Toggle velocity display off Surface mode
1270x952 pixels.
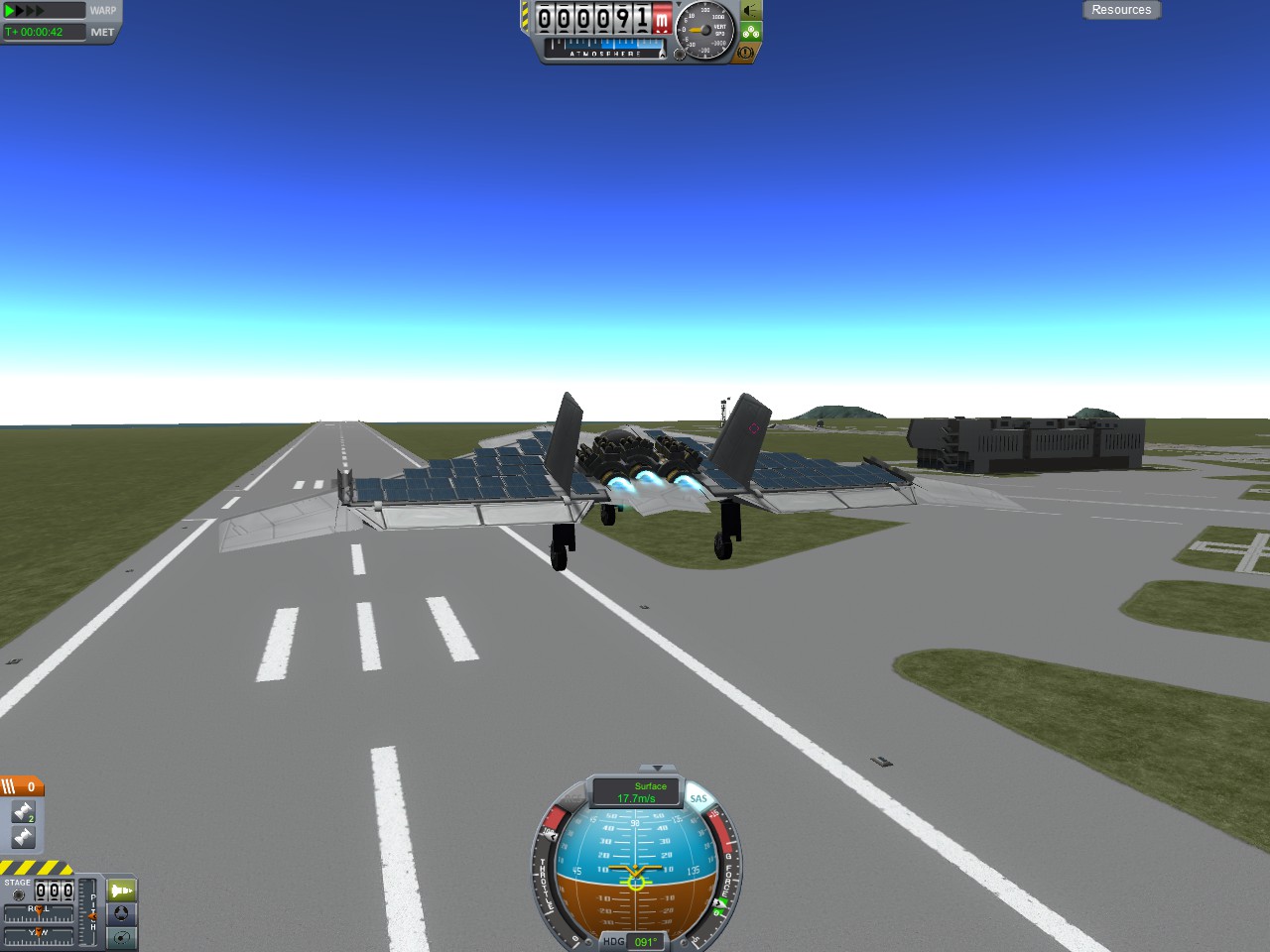(650, 787)
